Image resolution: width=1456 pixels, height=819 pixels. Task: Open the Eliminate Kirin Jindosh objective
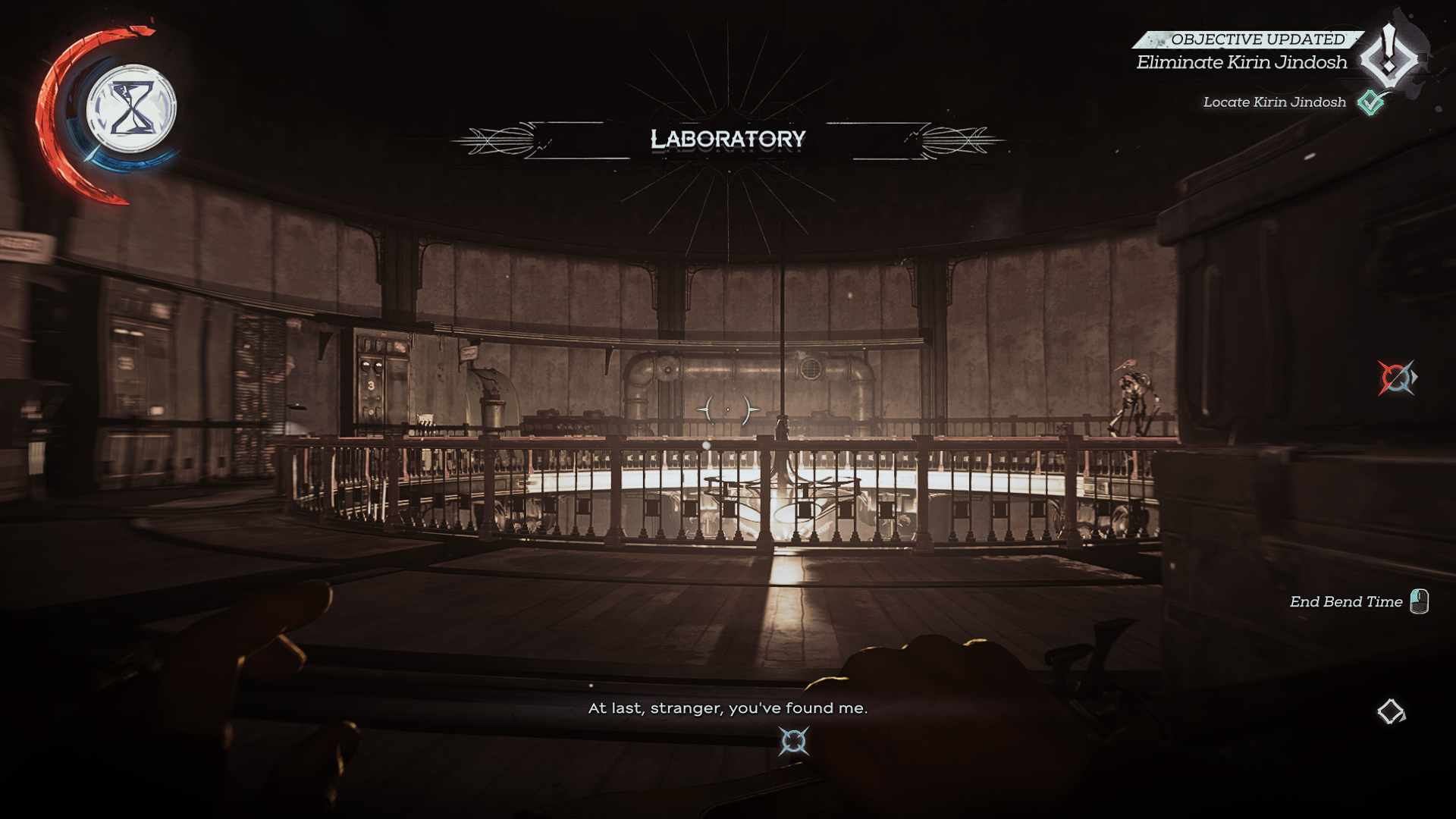click(1241, 62)
